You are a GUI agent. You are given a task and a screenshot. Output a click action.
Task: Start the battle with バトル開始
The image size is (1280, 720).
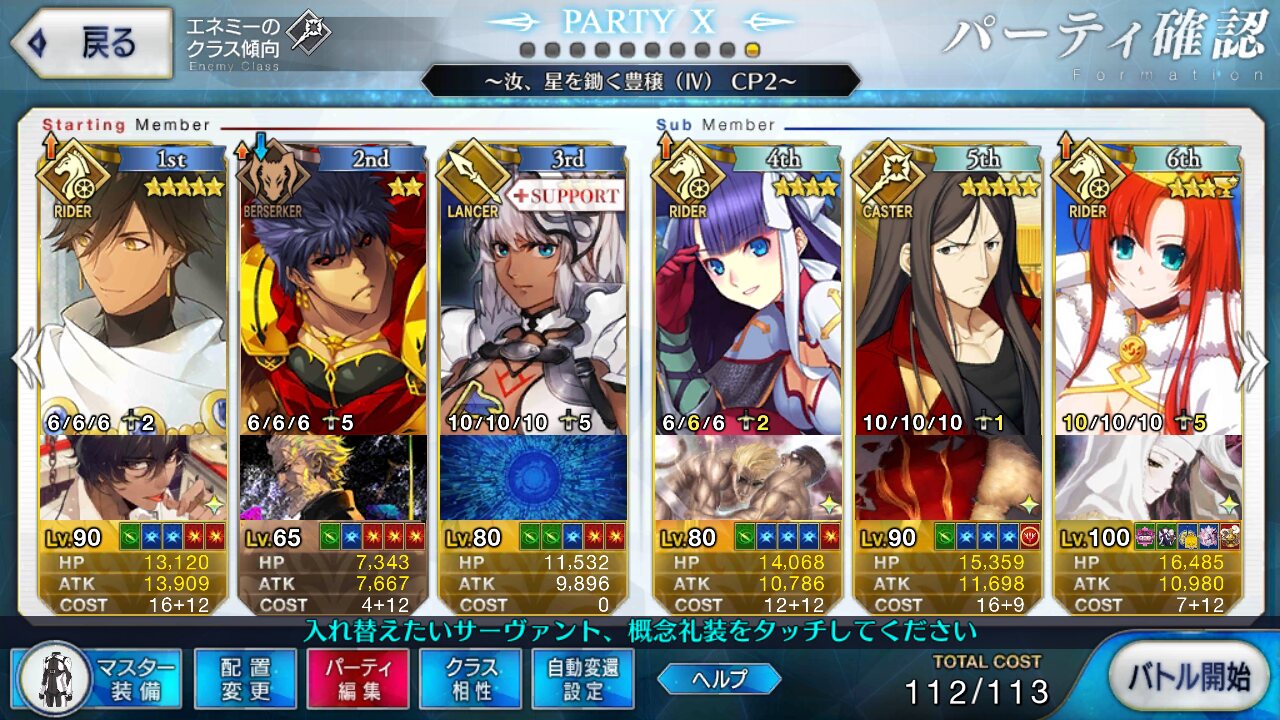[1188, 677]
